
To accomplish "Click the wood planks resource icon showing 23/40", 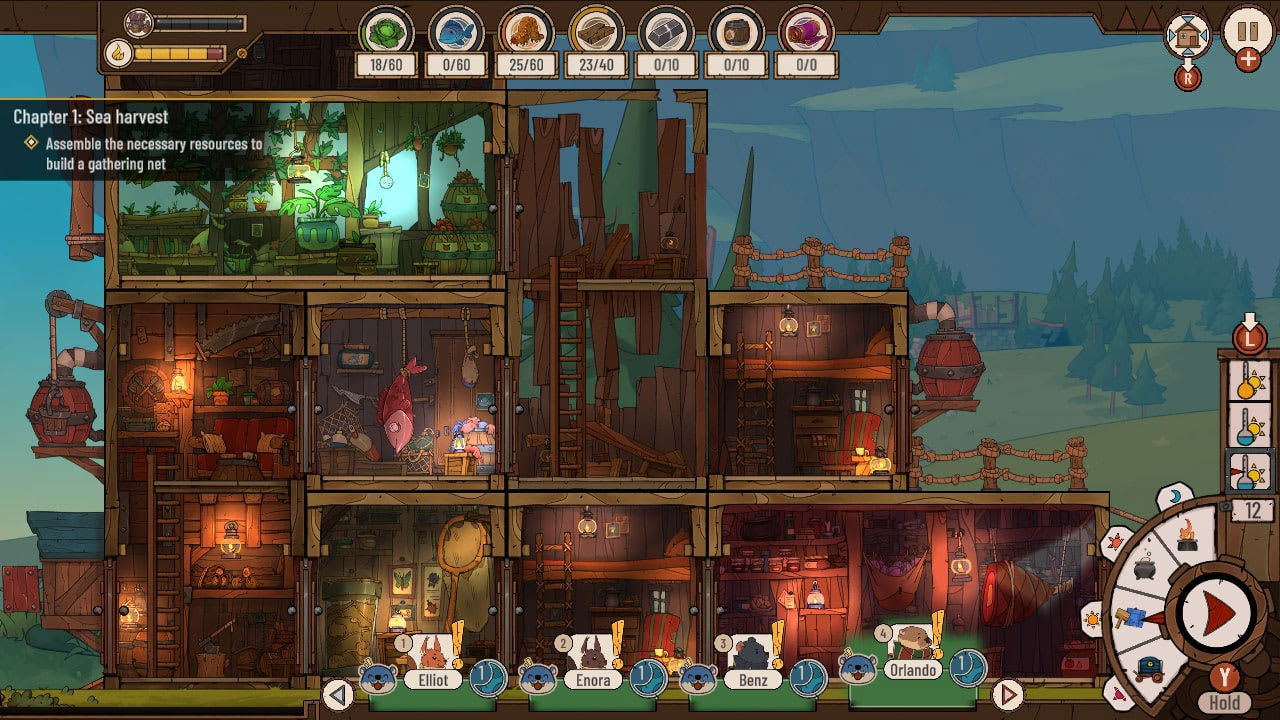I will [x=596, y=32].
